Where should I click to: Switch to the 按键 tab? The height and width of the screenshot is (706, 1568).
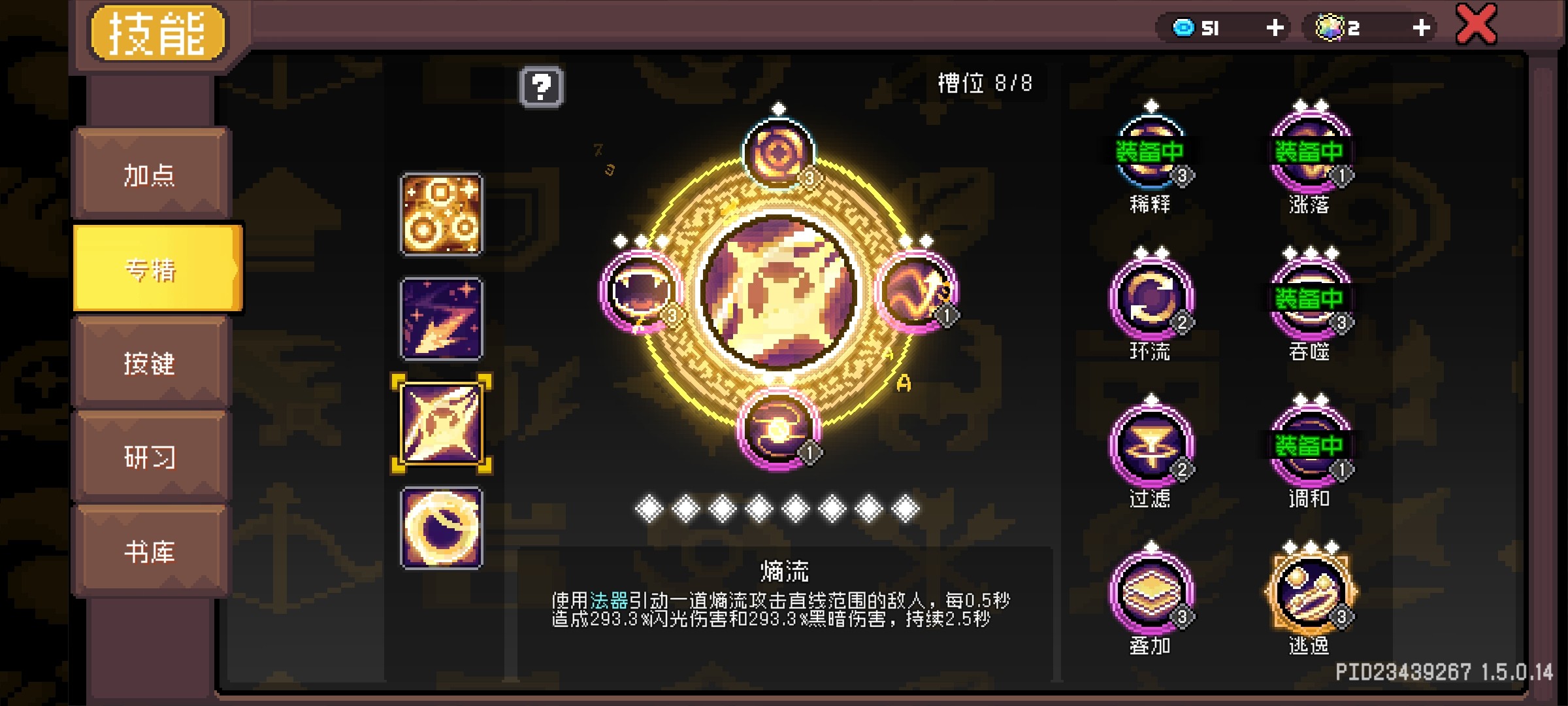150,363
